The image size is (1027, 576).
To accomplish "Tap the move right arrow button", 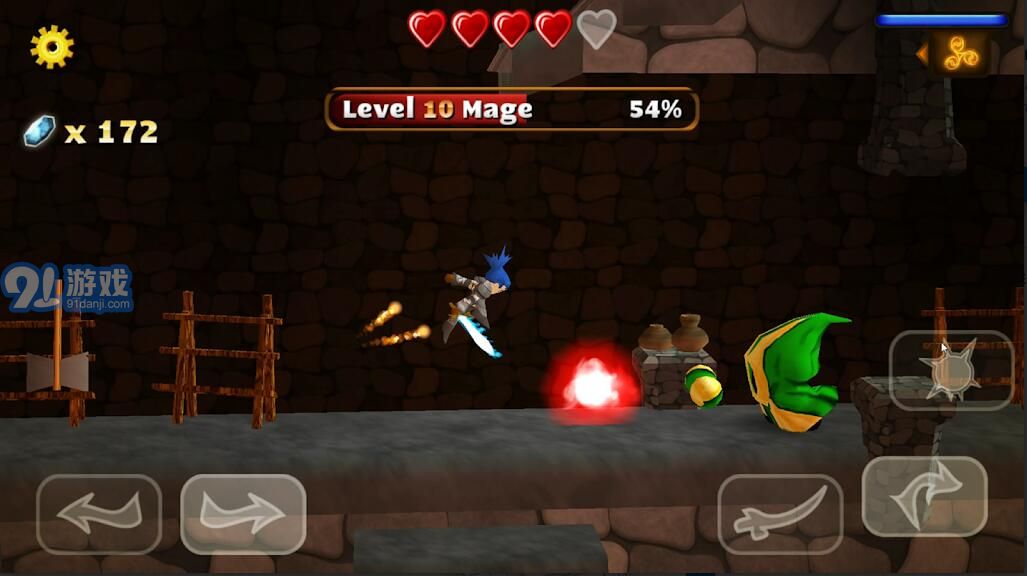I will pyautogui.click(x=243, y=514).
